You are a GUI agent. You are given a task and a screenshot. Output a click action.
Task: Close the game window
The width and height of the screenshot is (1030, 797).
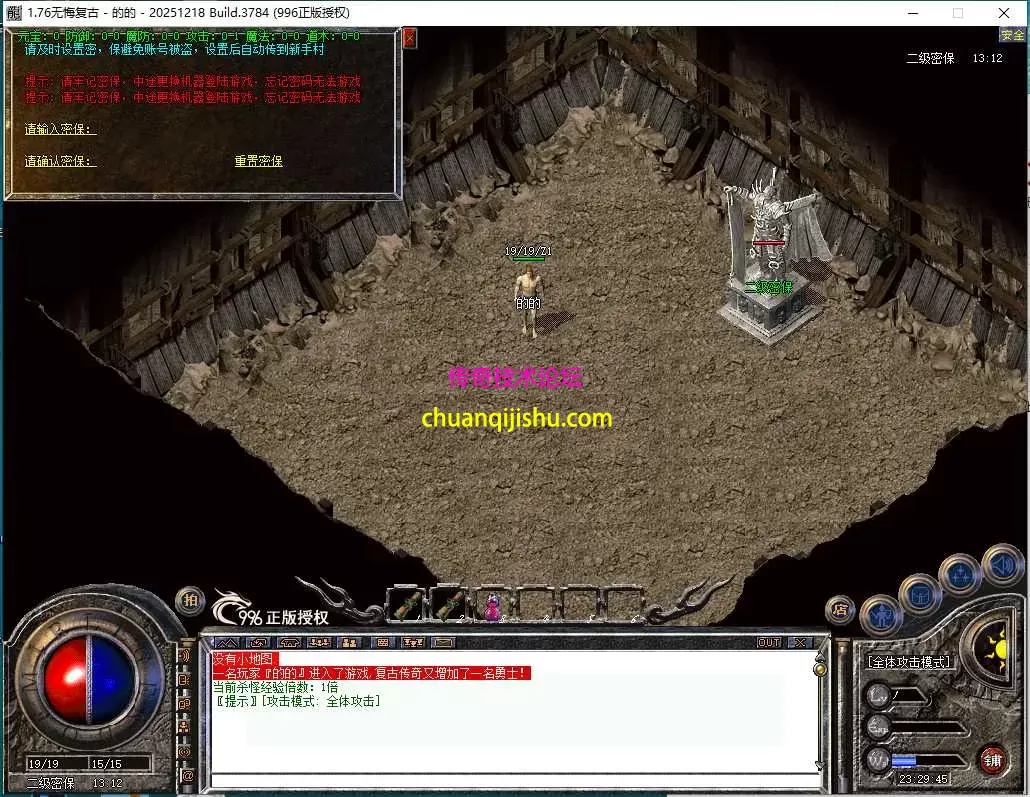(1004, 13)
